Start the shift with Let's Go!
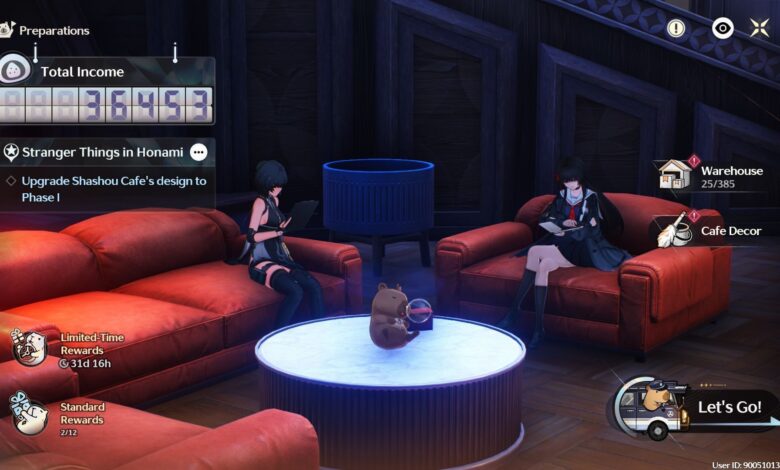This screenshot has height=470, width=780. coord(728,407)
